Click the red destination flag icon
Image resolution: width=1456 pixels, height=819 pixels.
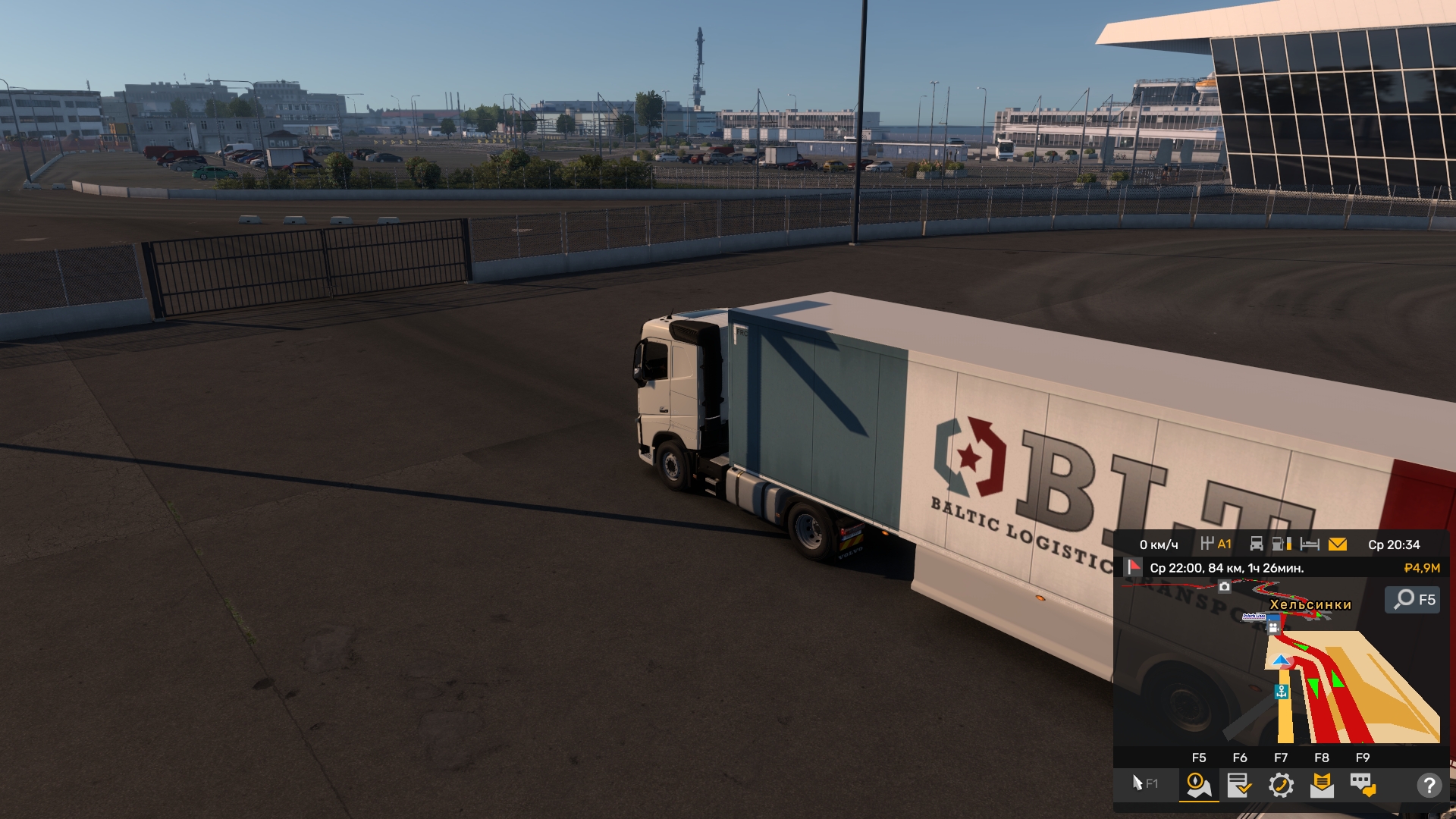(1134, 567)
